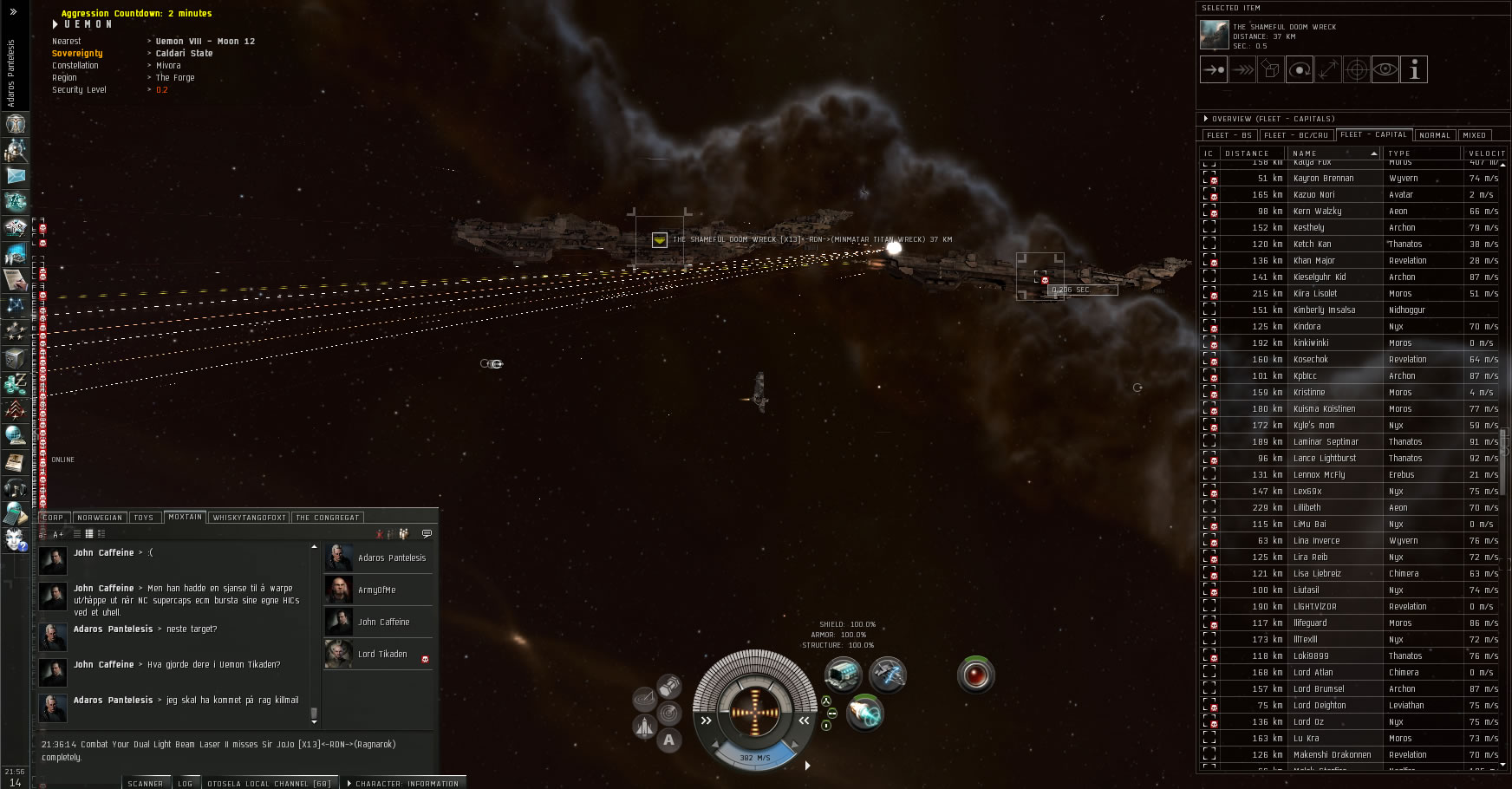The height and width of the screenshot is (789, 1512).
Task: Activate the afterburner module with blue flame
Action: (864, 713)
